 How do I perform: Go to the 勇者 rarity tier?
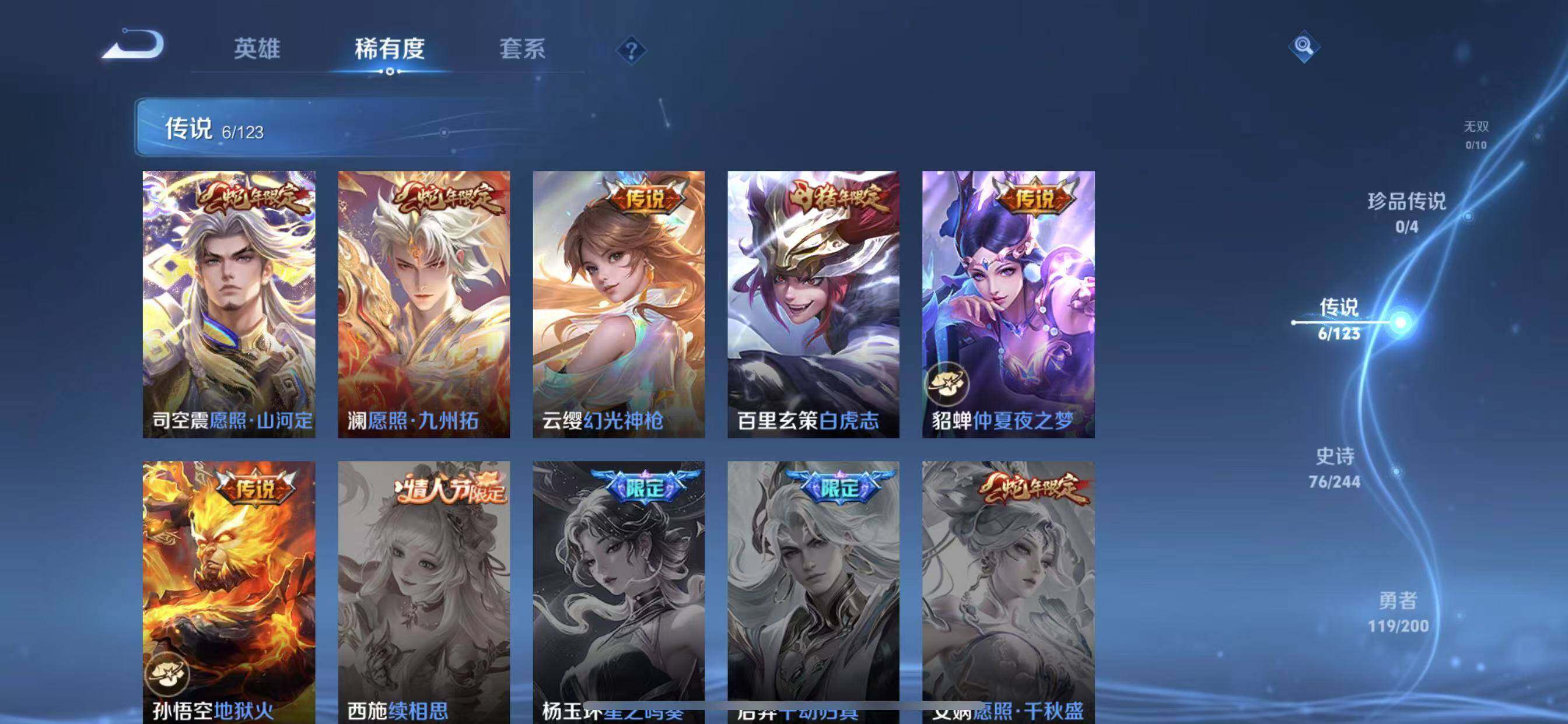(x=1398, y=611)
